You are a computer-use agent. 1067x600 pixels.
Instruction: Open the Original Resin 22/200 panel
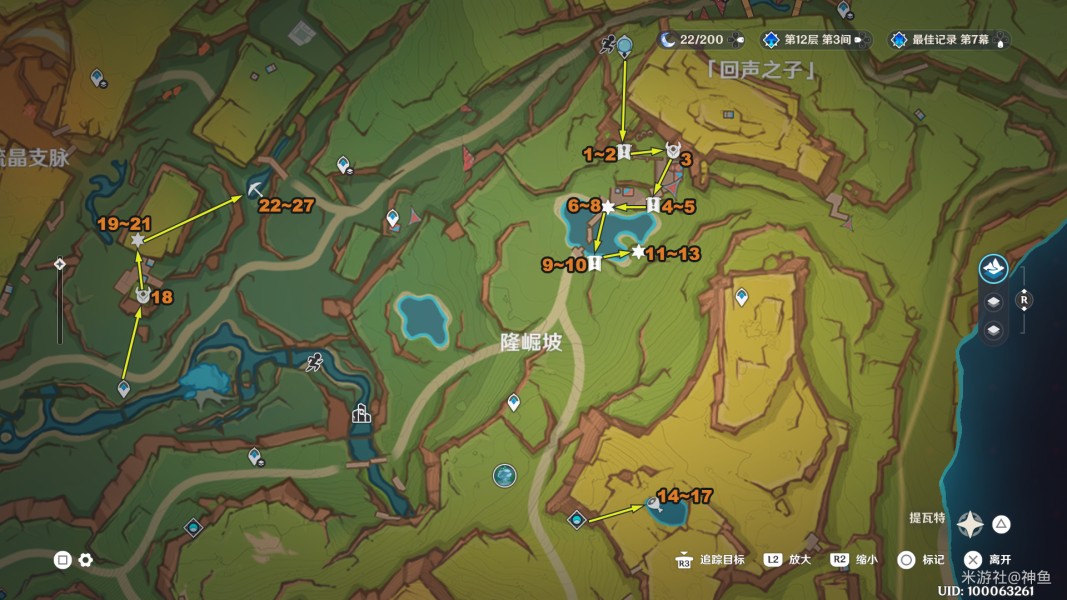point(700,40)
